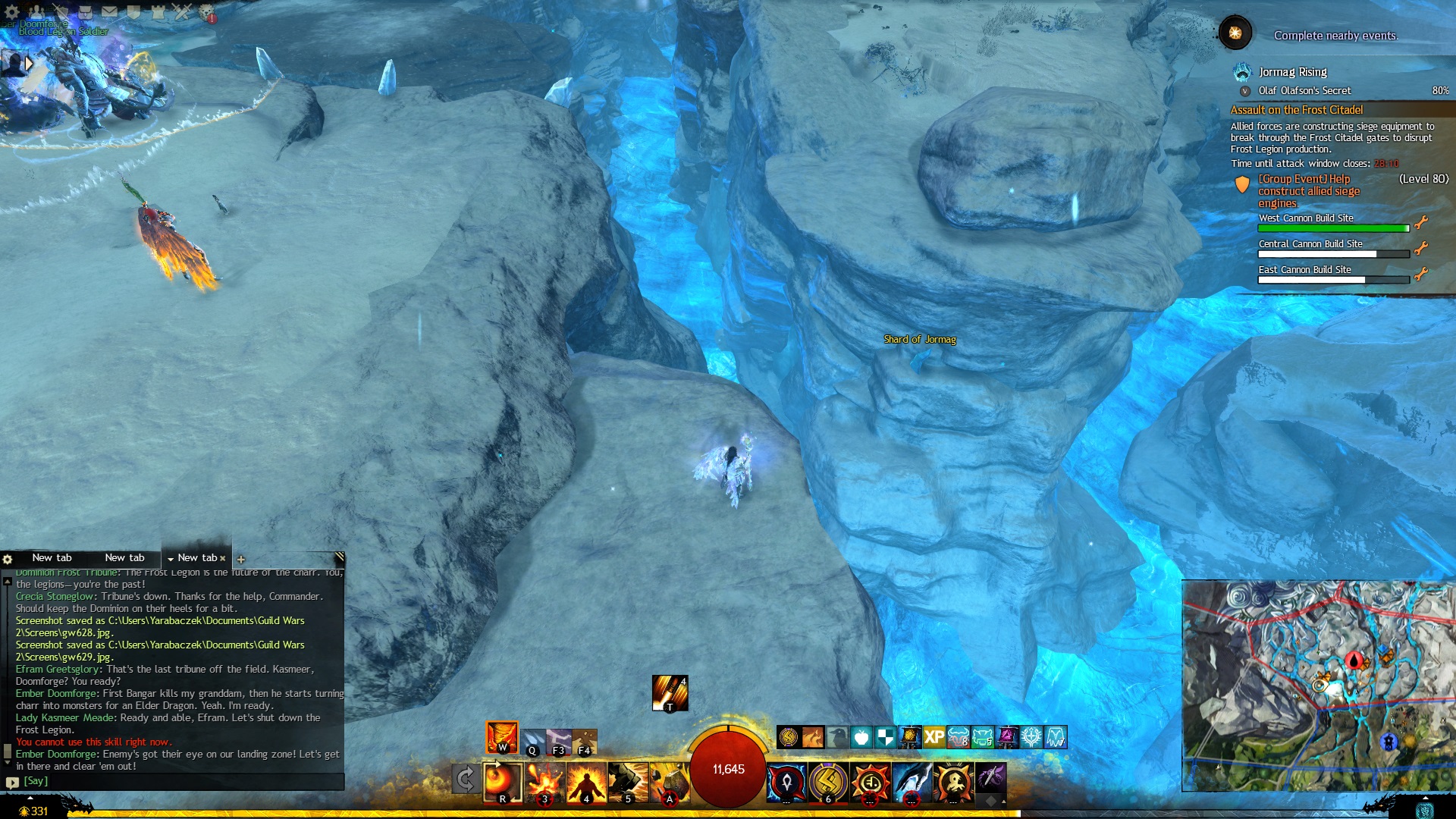Open the guild shield icon
Image resolution: width=1456 pixels, height=819 pixels.
tap(133, 11)
